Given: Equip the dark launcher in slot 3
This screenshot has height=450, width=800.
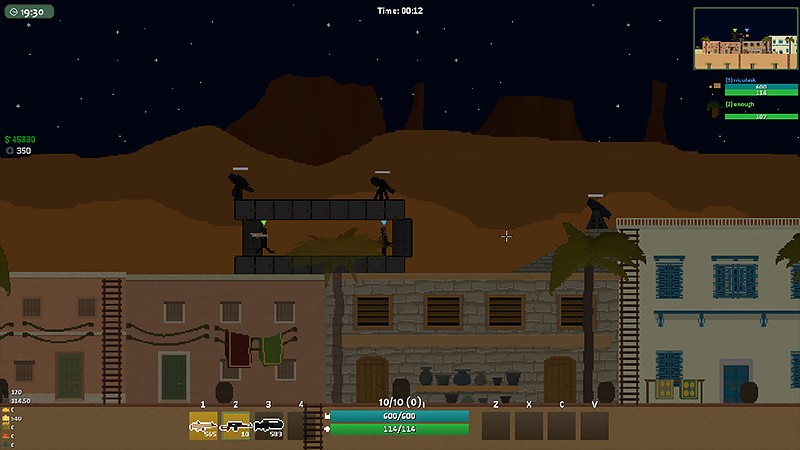Looking at the screenshot, I should [x=269, y=426].
